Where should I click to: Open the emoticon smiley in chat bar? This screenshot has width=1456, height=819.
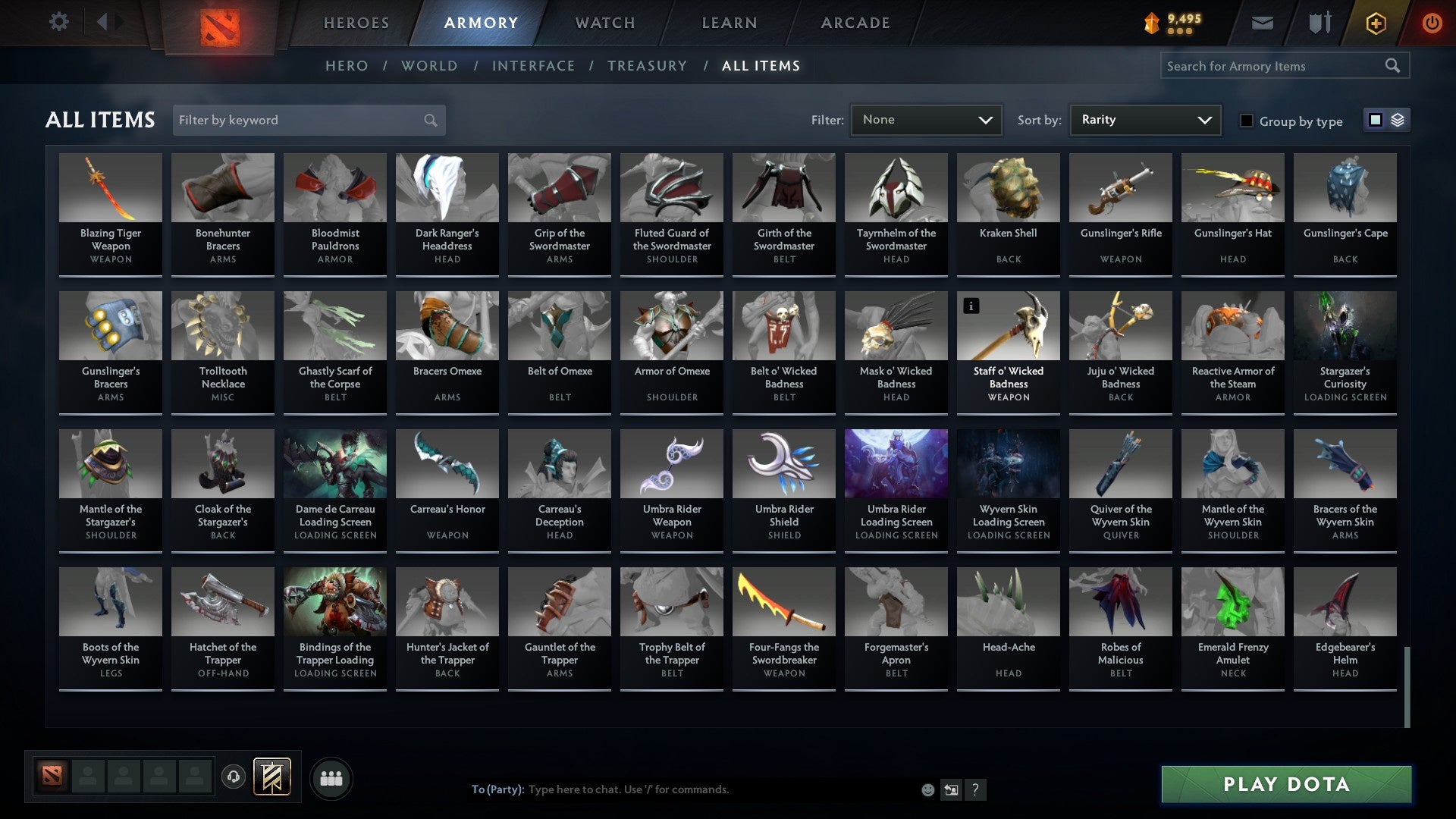927,789
